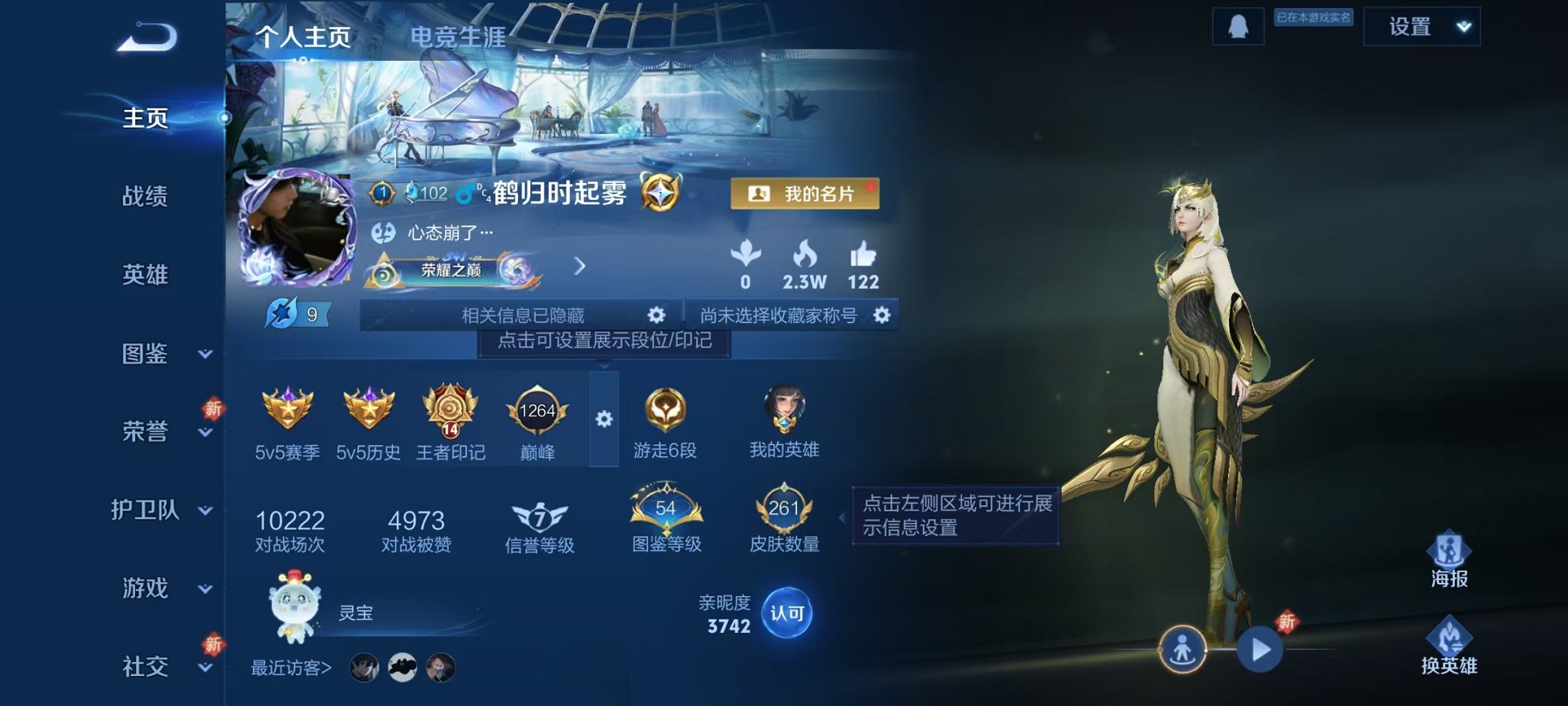Click the 我的名片 button

(803, 194)
